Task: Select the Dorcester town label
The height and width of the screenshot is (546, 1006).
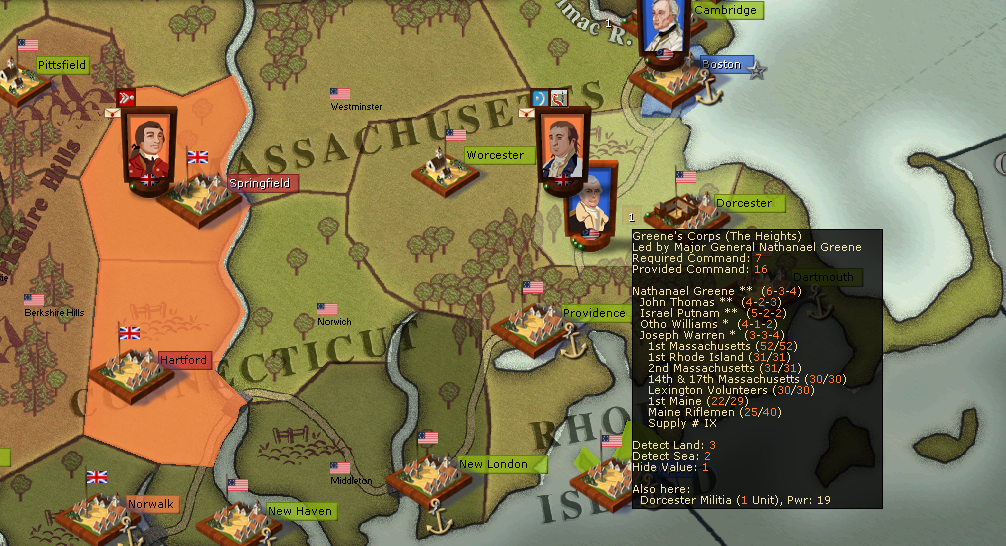Action: pyautogui.click(x=744, y=203)
